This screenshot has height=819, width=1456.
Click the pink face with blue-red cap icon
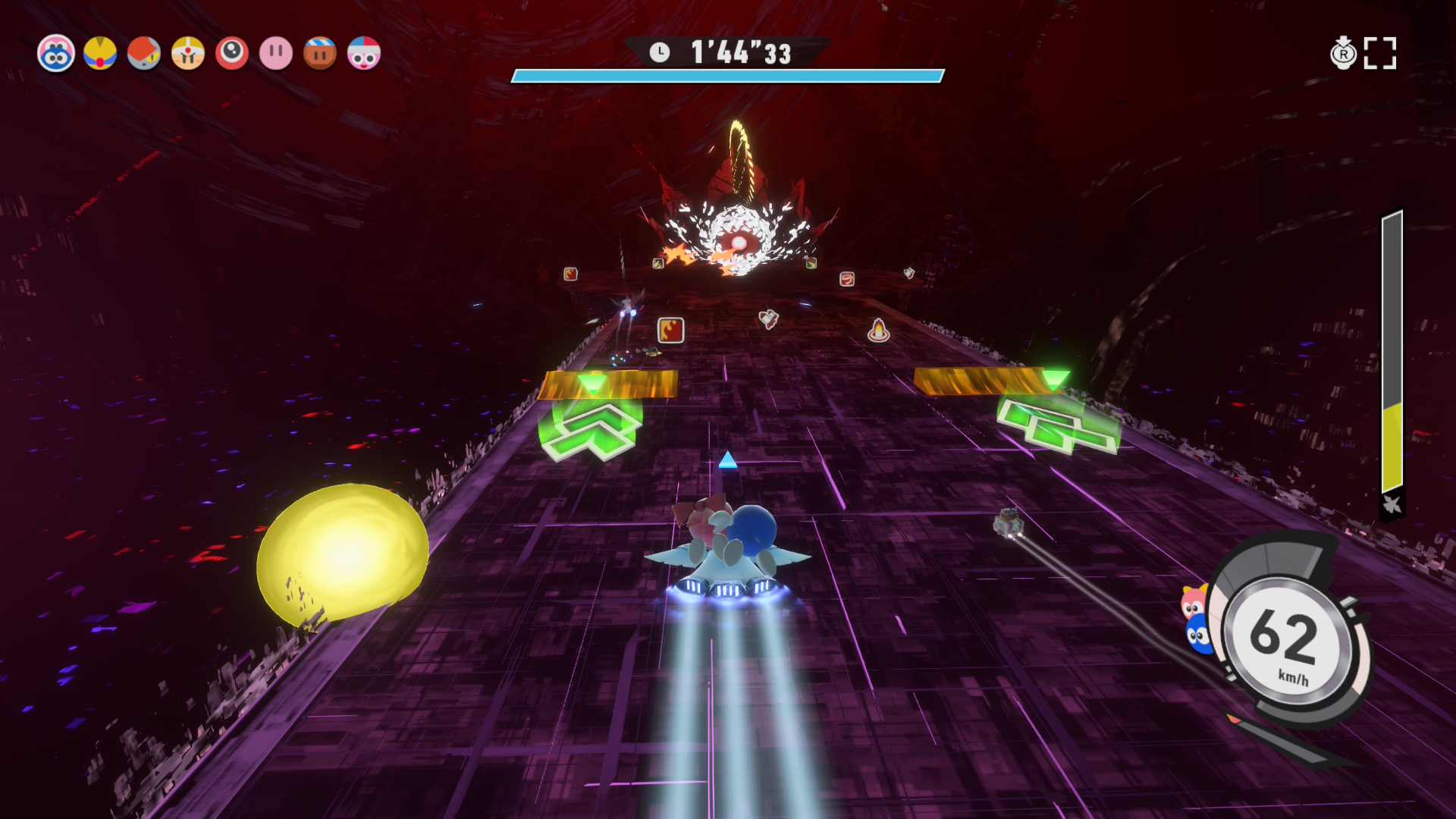point(364,54)
